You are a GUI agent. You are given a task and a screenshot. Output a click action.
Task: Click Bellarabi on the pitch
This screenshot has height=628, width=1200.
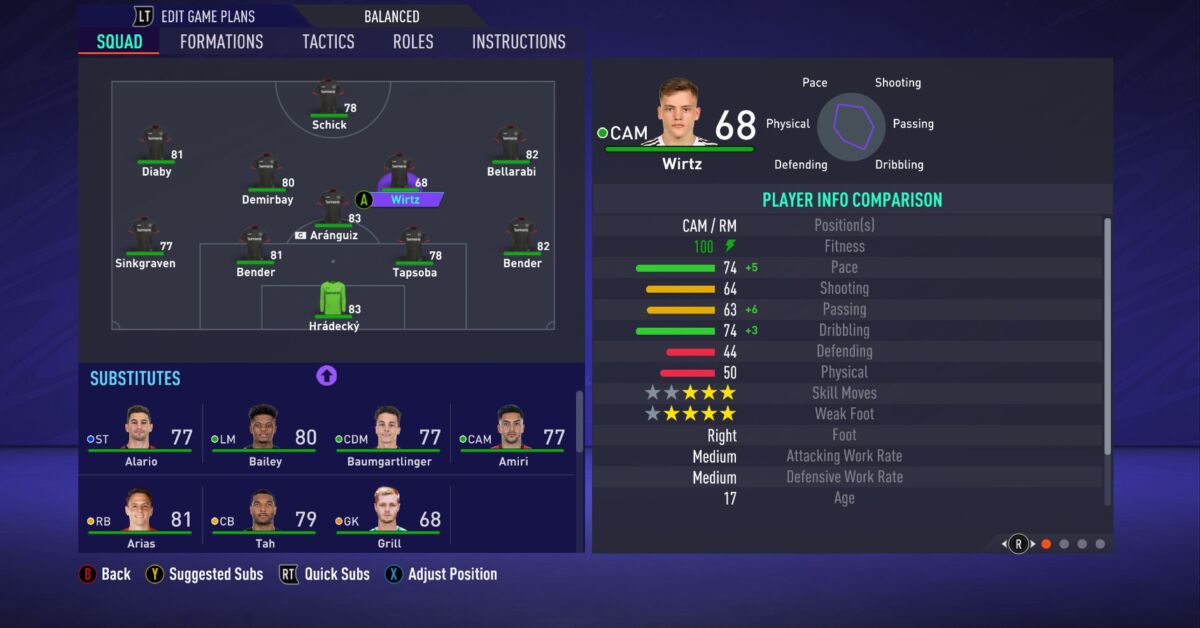click(x=510, y=147)
